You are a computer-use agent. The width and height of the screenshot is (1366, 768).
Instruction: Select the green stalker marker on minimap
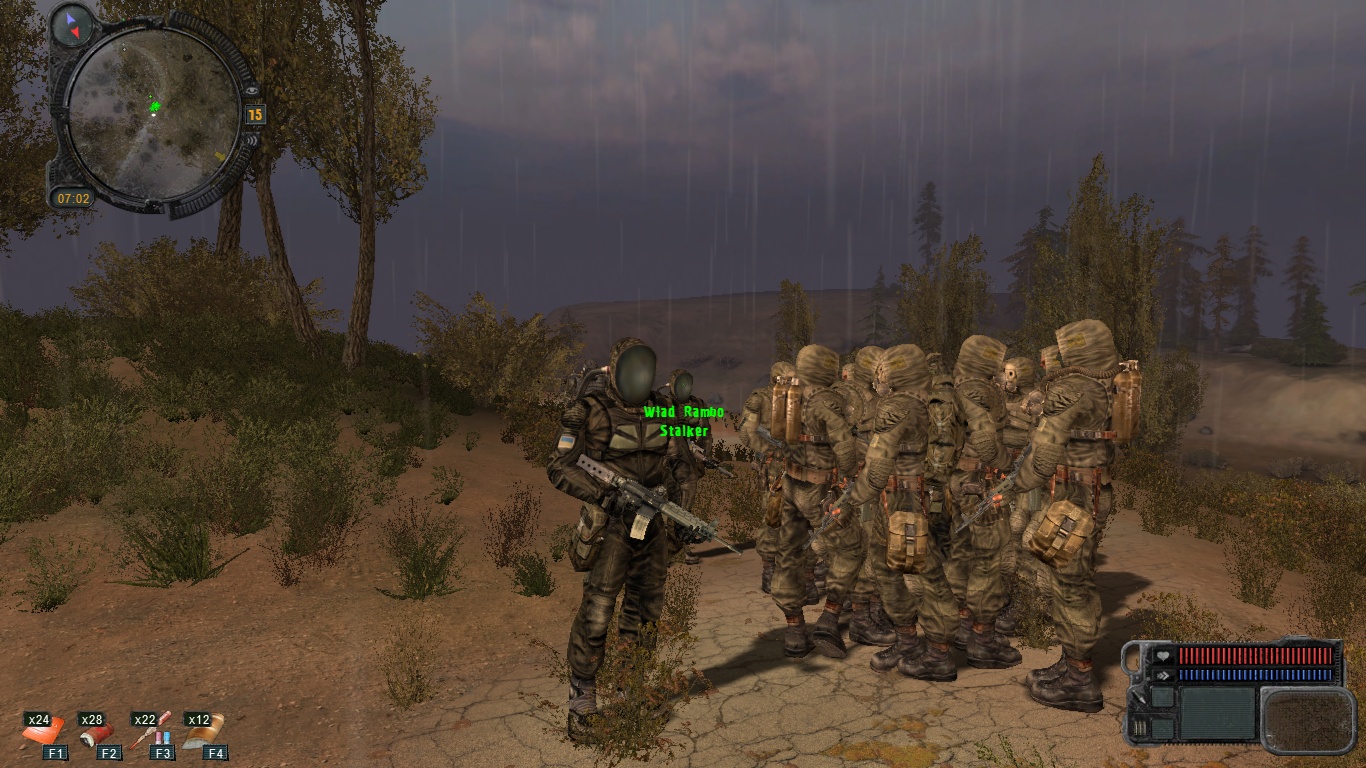pyautogui.click(x=155, y=106)
